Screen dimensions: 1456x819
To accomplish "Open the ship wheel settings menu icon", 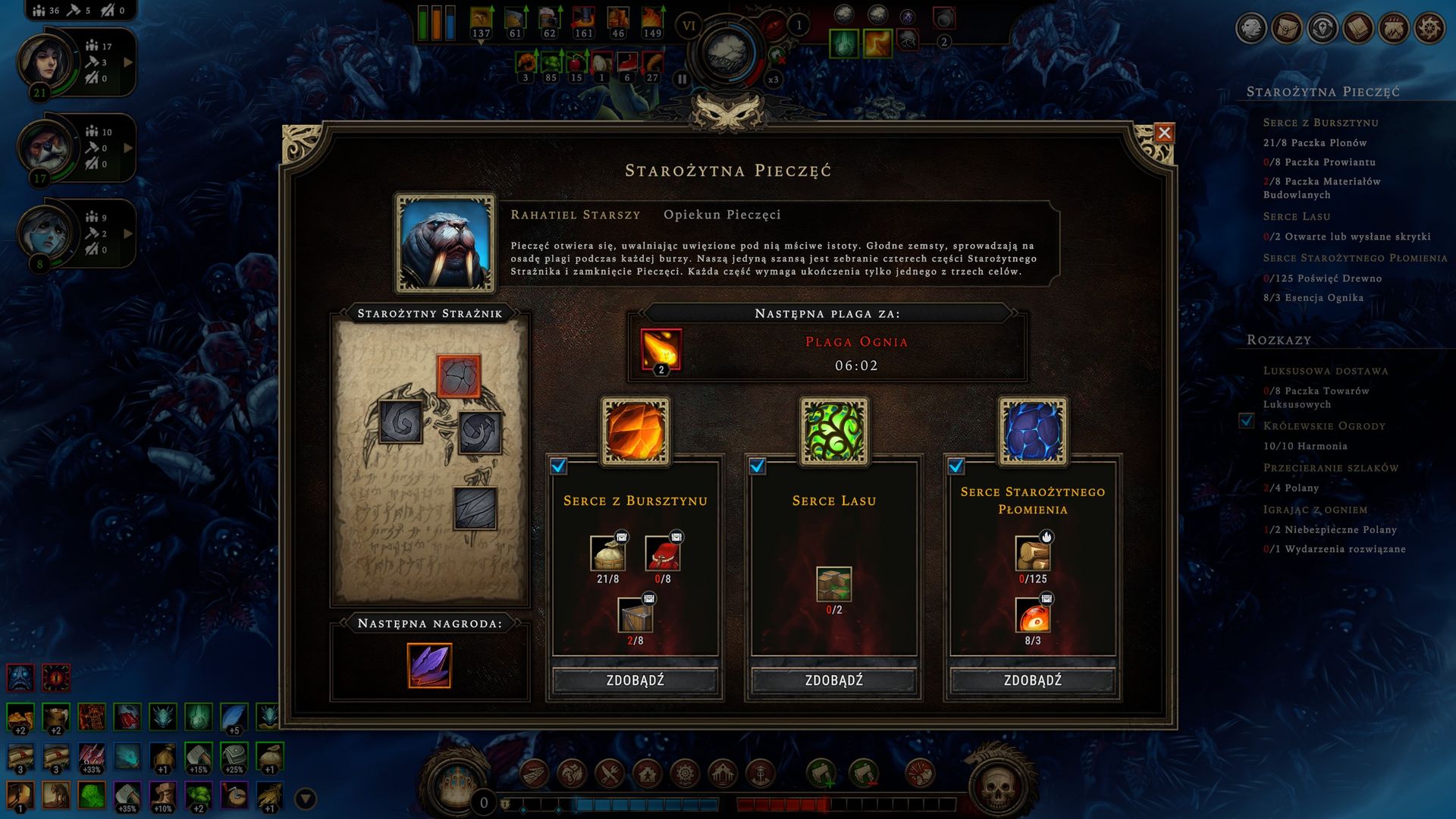I will 1429,29.
